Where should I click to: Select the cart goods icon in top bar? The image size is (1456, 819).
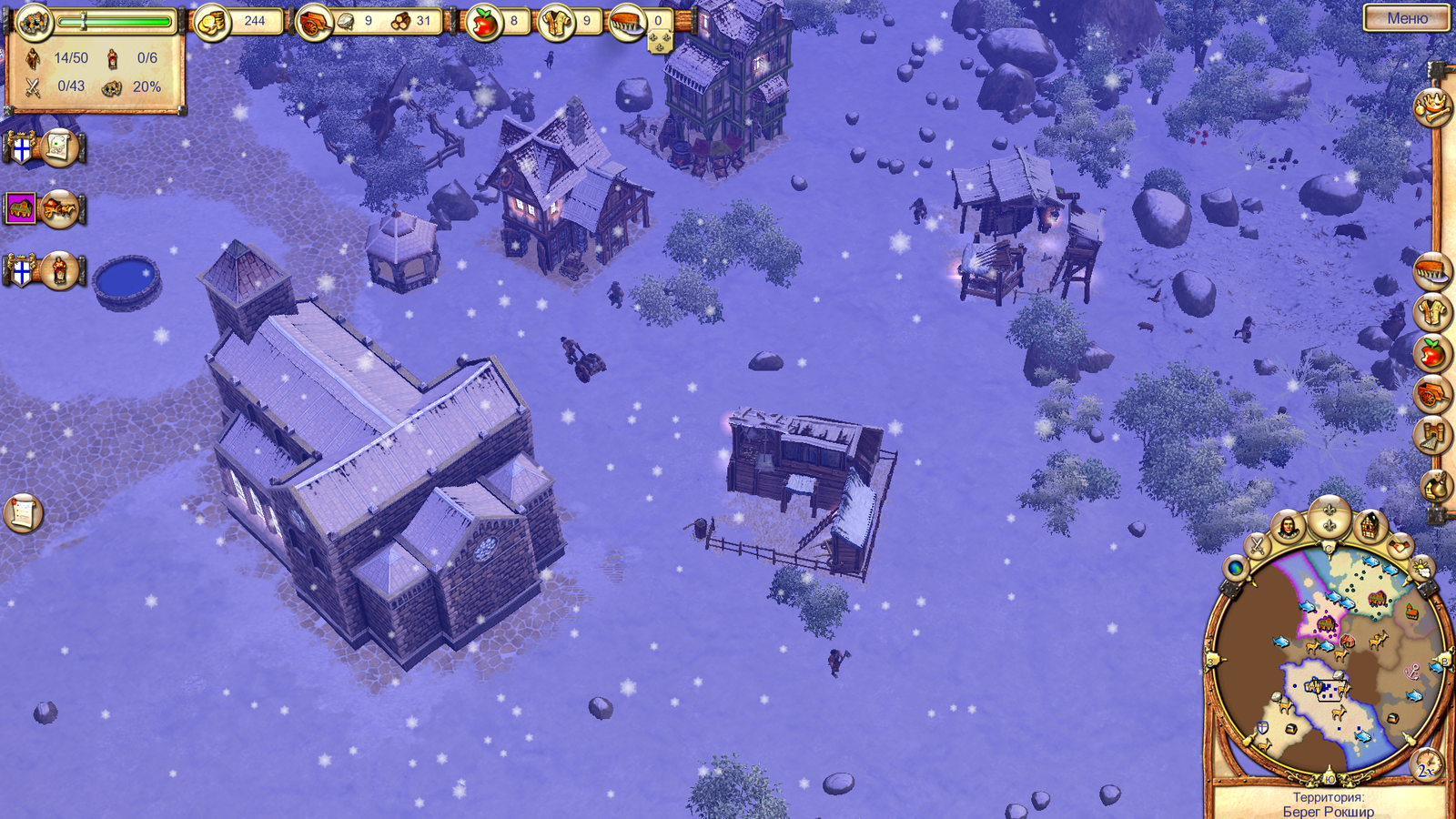pos(315,22)
